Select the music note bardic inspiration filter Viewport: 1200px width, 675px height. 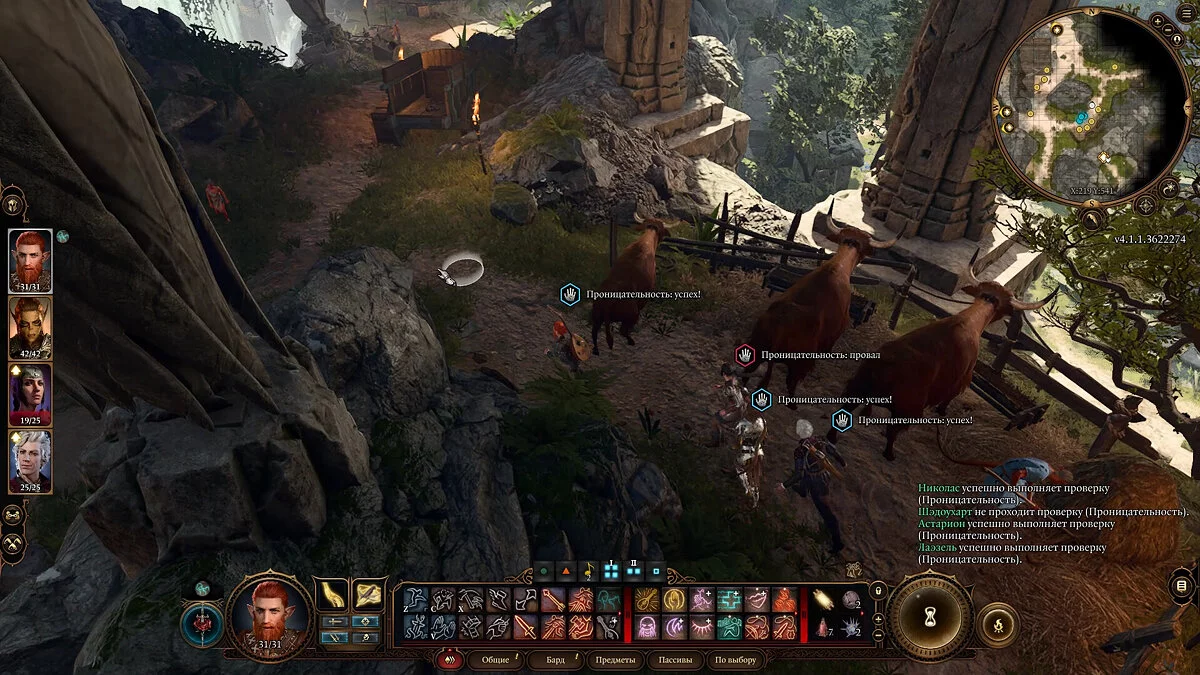tap(588, 573)
